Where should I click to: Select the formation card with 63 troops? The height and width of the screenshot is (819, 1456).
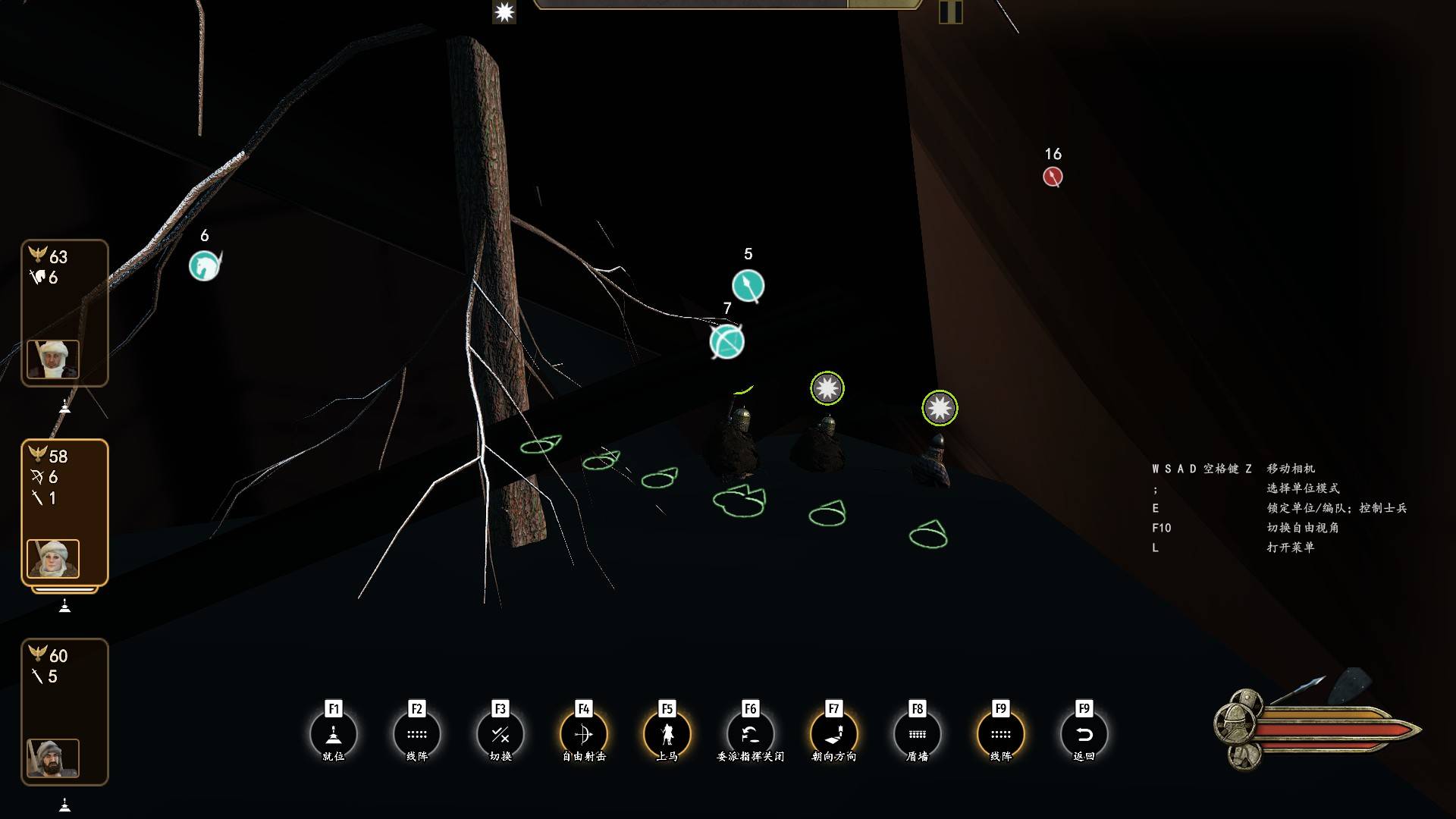tap(64, 312)
